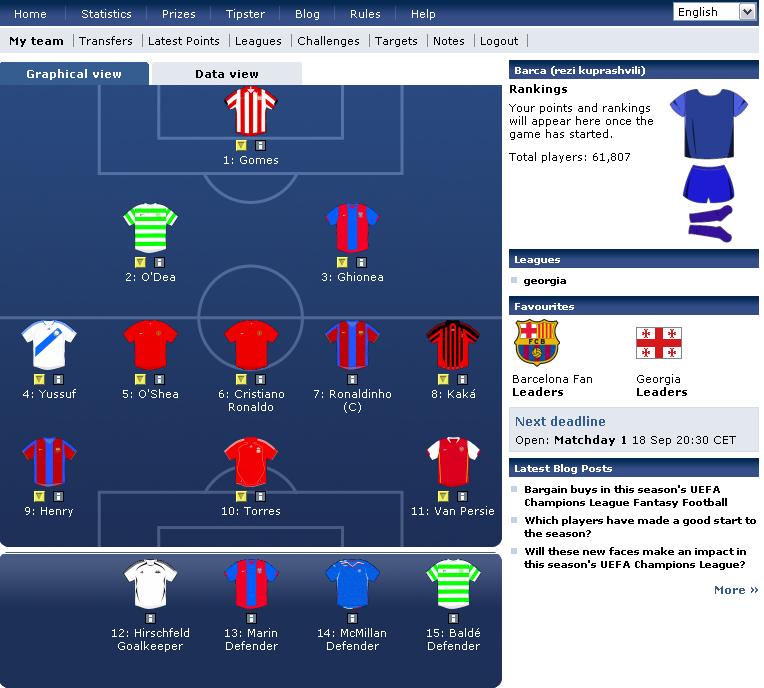Open the Statistics page
This screenshot has width=764, height=688.
(x=106, y=14)
